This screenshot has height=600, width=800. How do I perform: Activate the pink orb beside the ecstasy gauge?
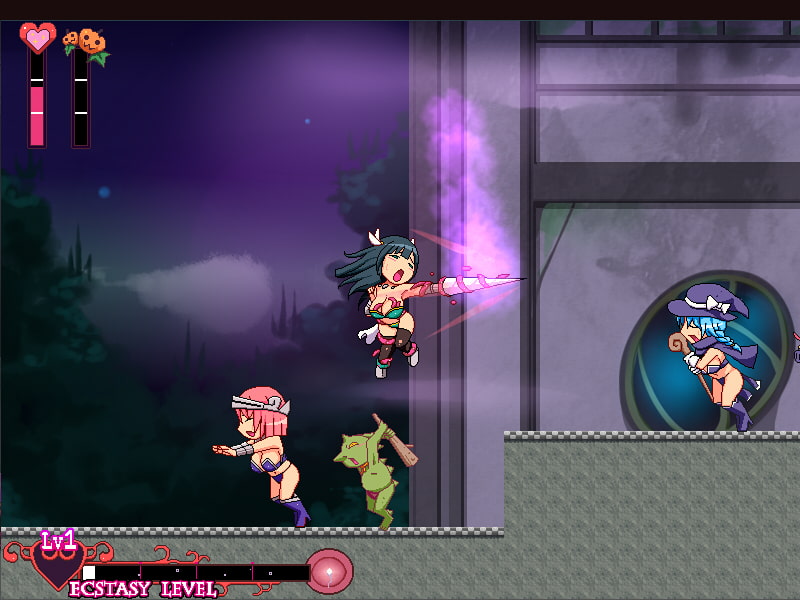point(329,570)
